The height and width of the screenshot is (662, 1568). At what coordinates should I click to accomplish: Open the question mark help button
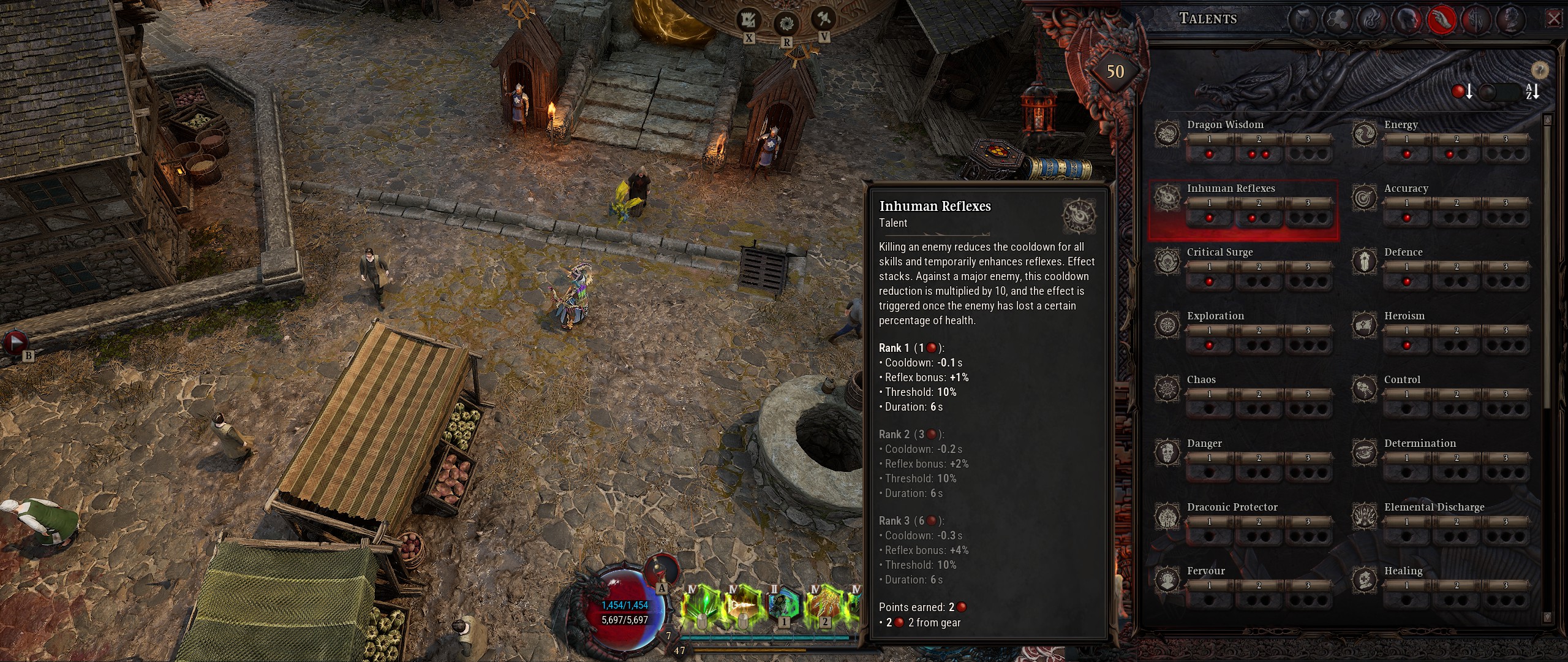click(x=1540, y=69)
